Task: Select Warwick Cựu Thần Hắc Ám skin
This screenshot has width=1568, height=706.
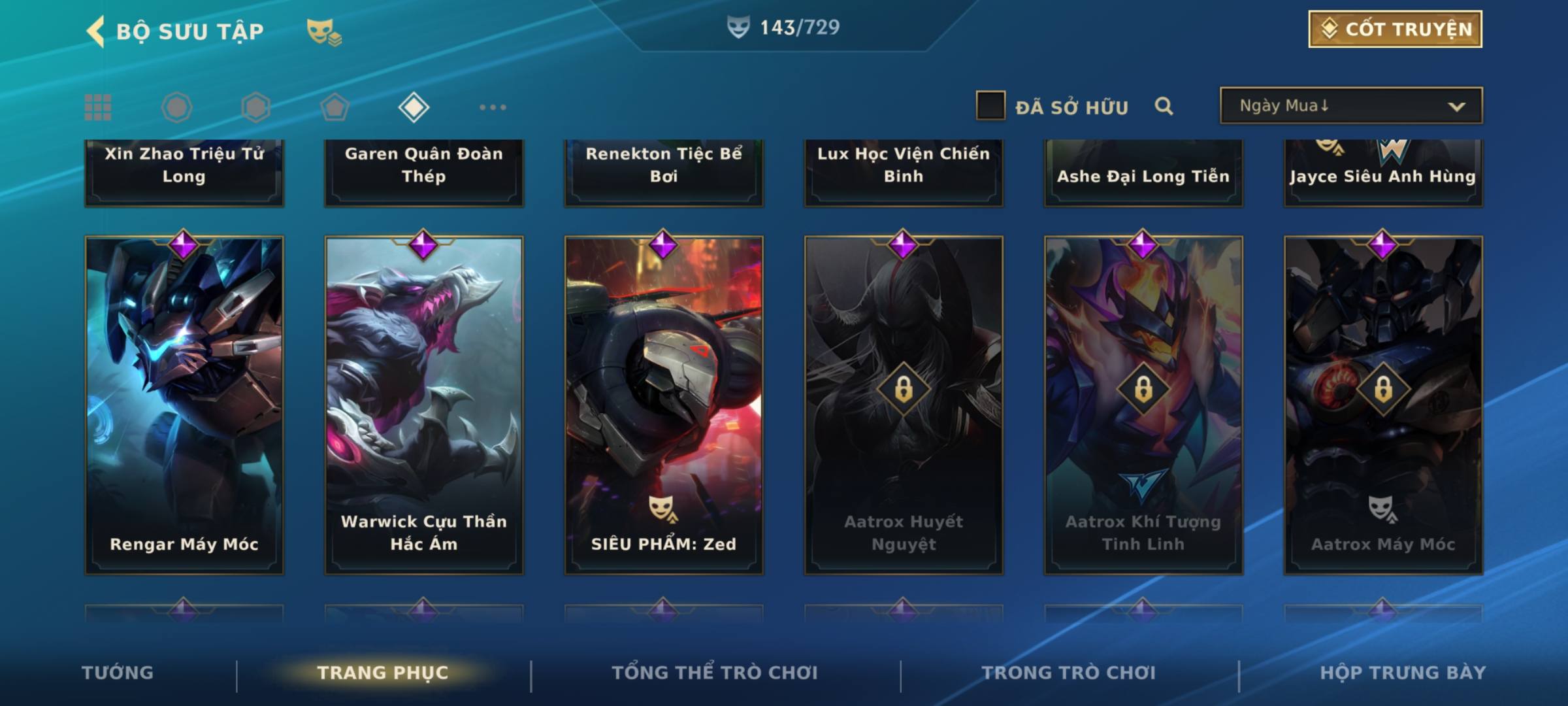Action: 424,405
